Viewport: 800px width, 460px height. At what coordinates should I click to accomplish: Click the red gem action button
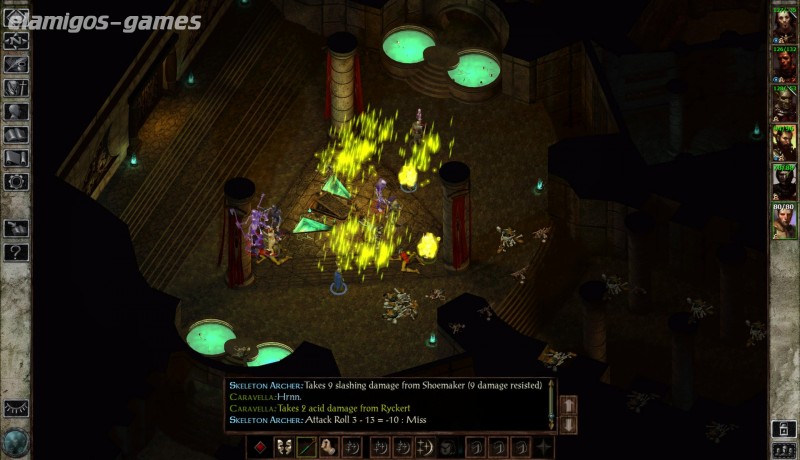tap(261, 446)
